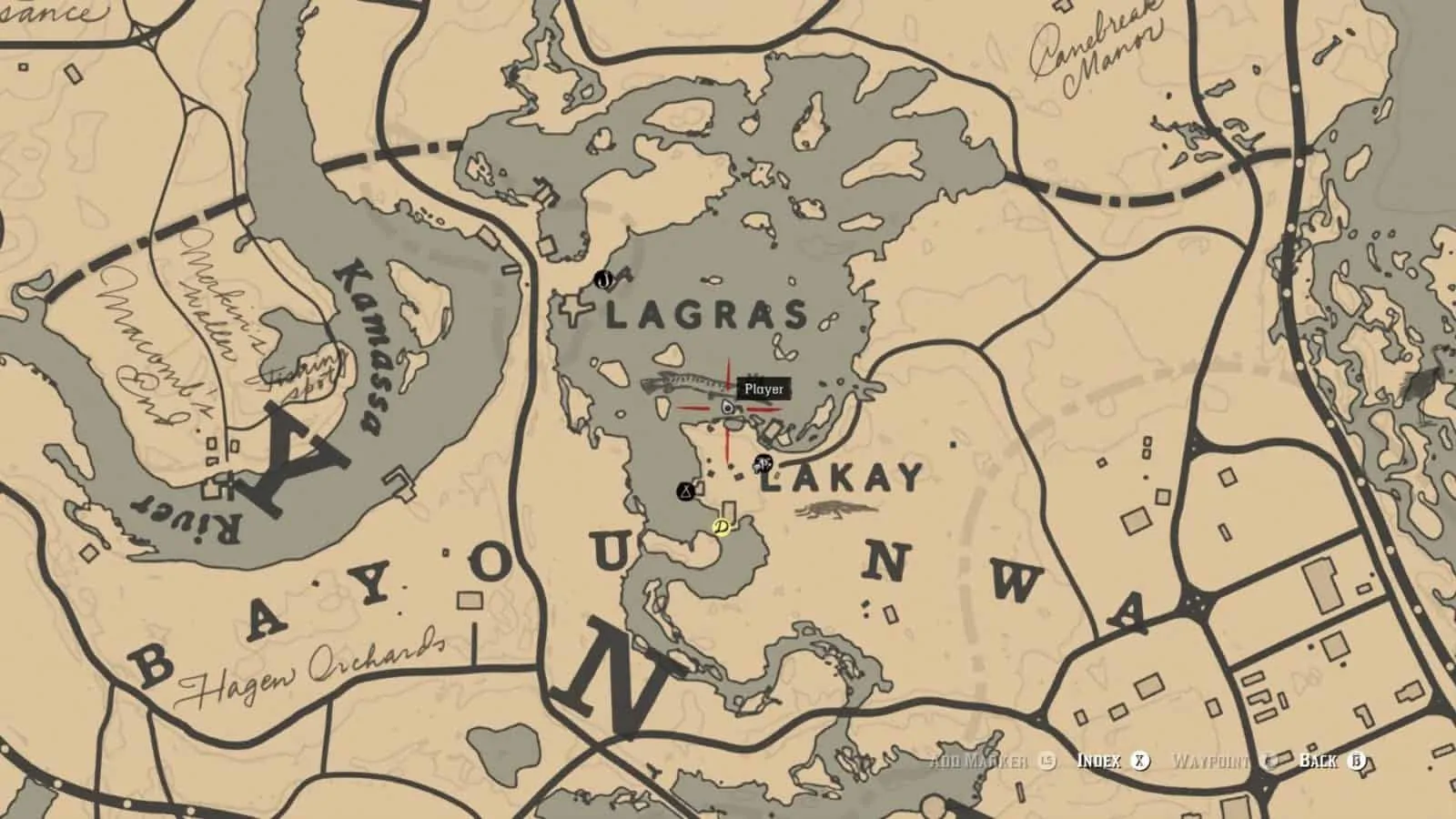Click the red crosshair over the player position
Viewport: 1456px width, 819px height.
[x=728, y=408]
